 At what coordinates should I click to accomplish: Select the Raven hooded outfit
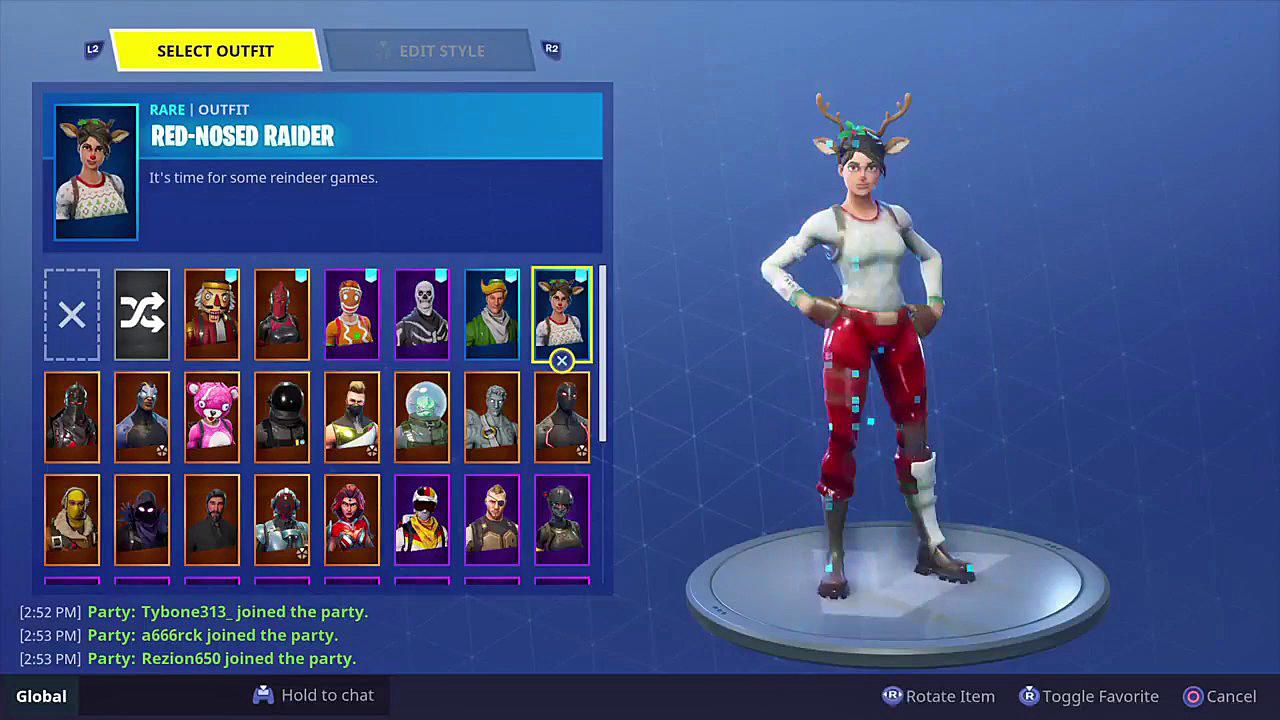(x=142, y=520)
